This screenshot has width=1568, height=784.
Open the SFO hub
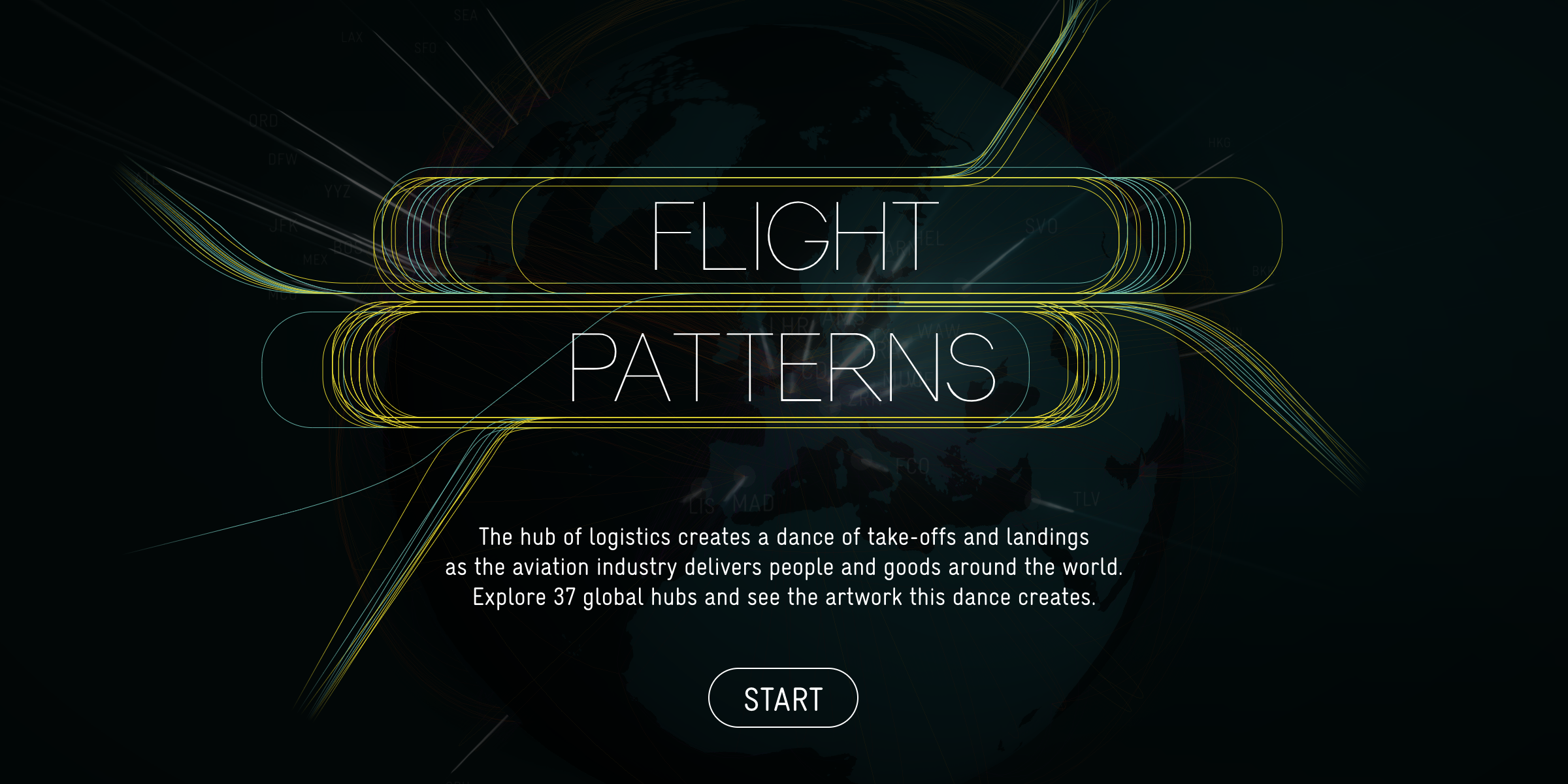[425, 46]
